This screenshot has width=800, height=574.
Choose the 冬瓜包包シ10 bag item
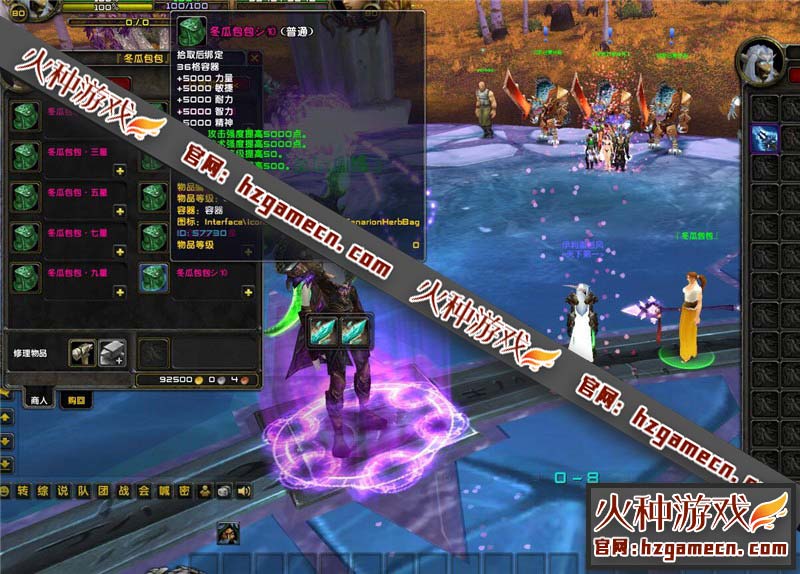pos(154,277)
